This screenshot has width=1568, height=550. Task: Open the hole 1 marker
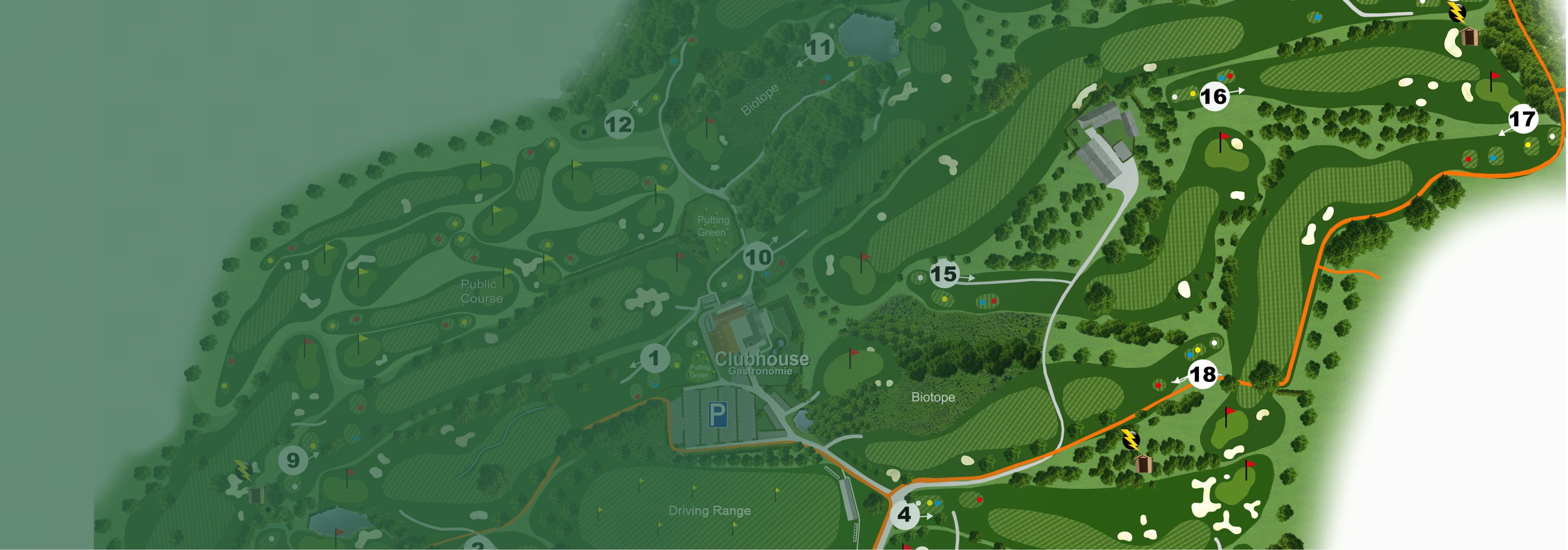pyautogui.click(x=655, y=358)
